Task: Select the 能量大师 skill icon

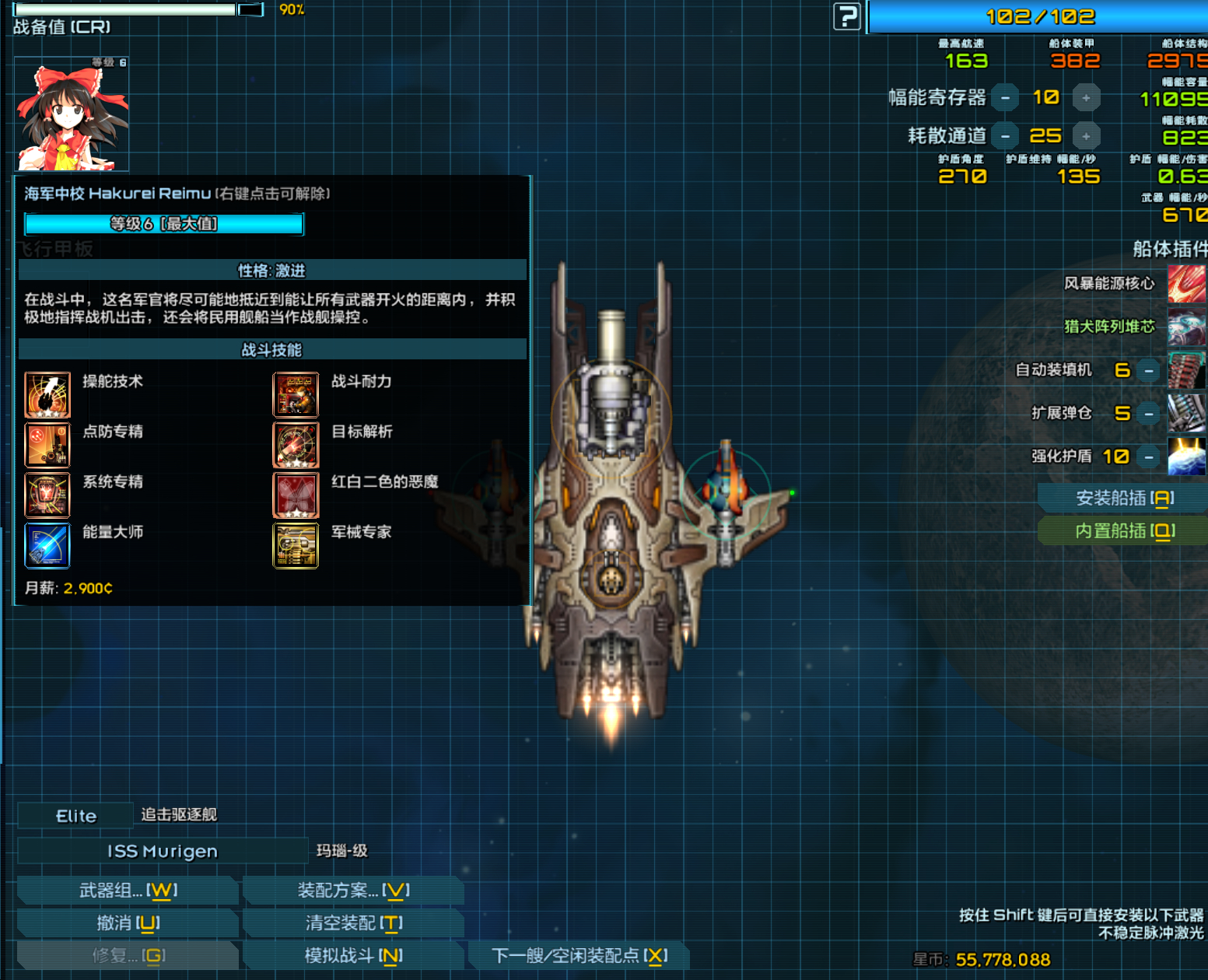Action: point(47,545)
